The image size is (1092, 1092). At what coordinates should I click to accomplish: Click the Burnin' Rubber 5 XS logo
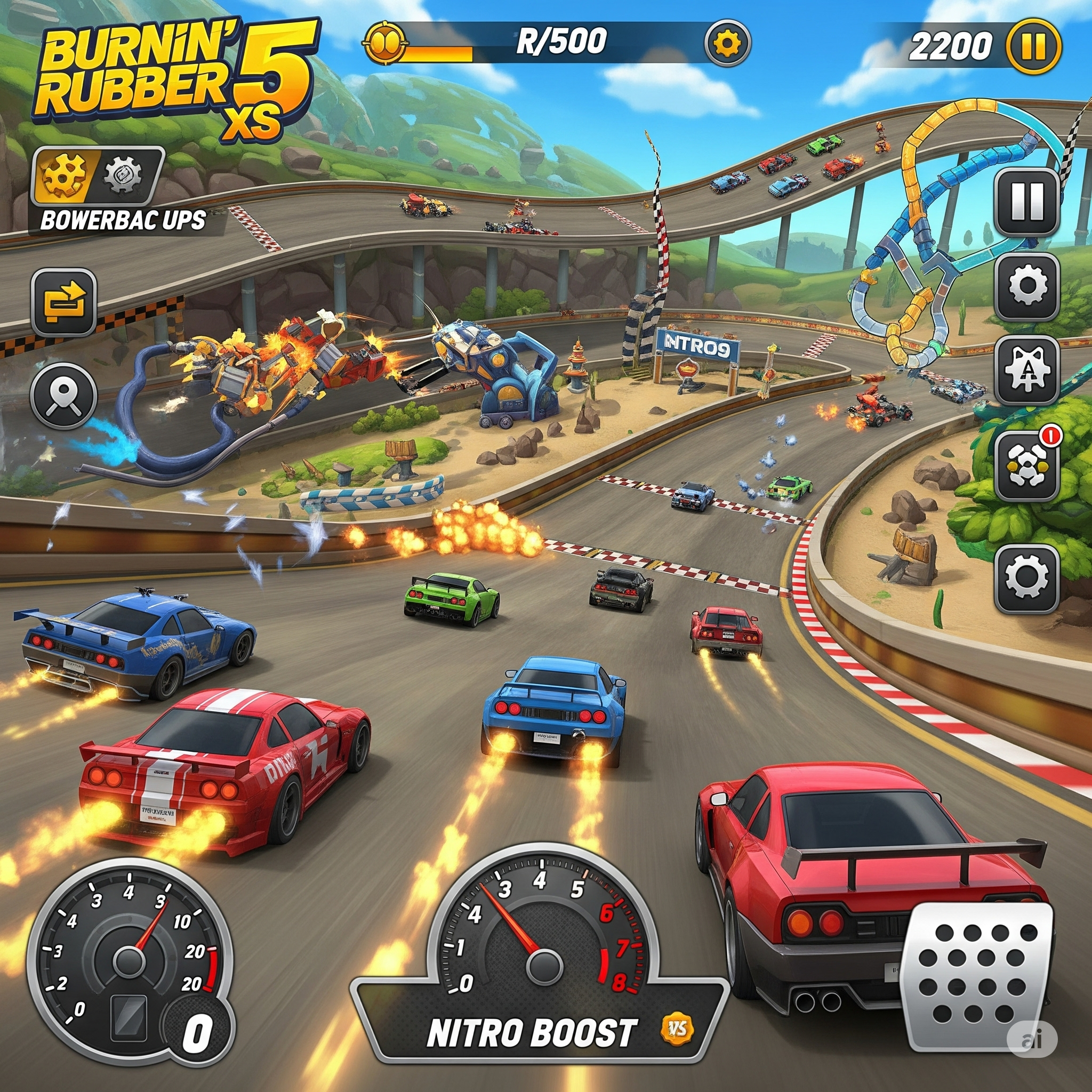pyautogui.click(x=175, y=76)
